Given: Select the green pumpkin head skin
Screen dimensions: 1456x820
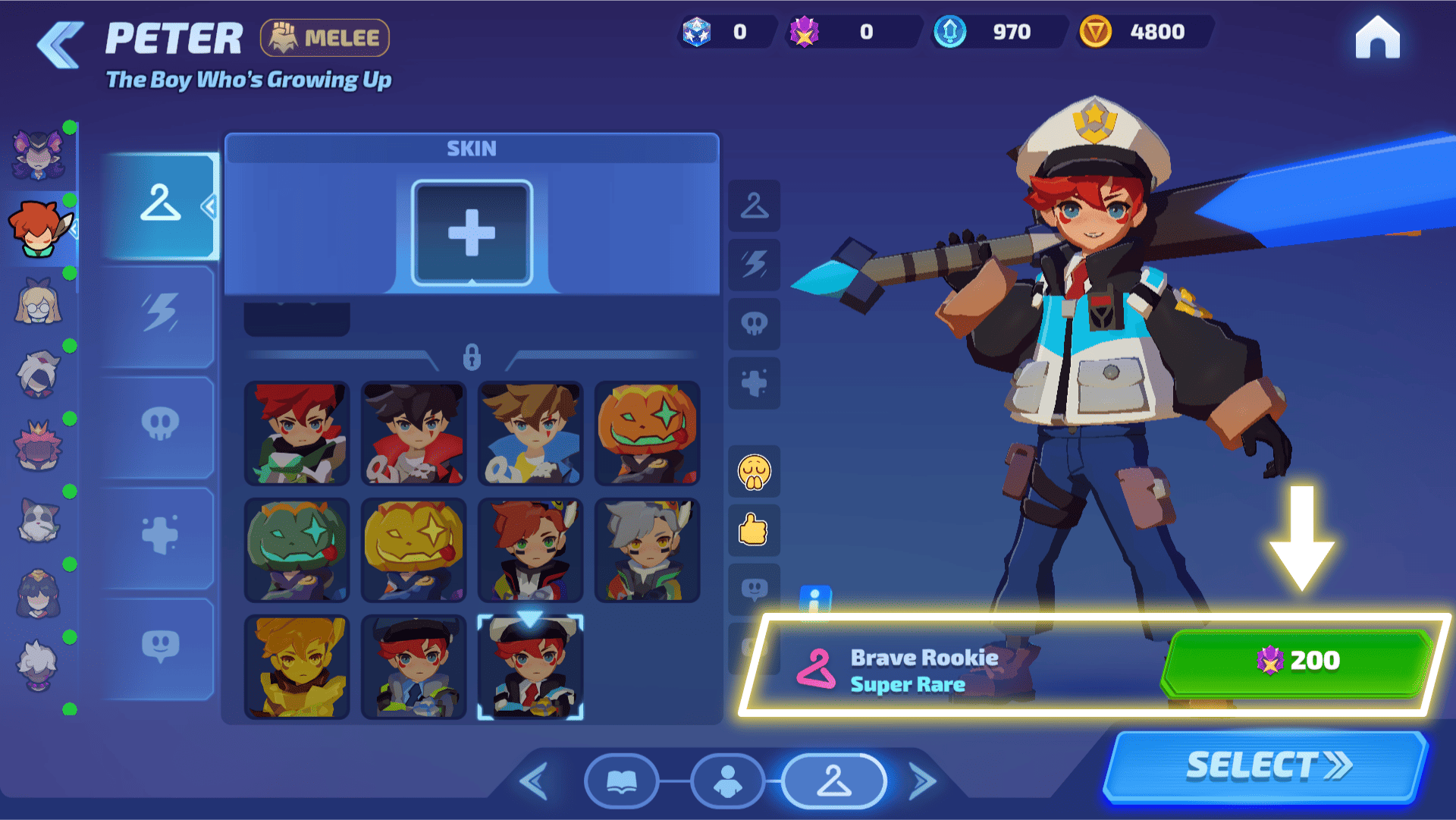Looking at the screenshot, I should point(297,551).
